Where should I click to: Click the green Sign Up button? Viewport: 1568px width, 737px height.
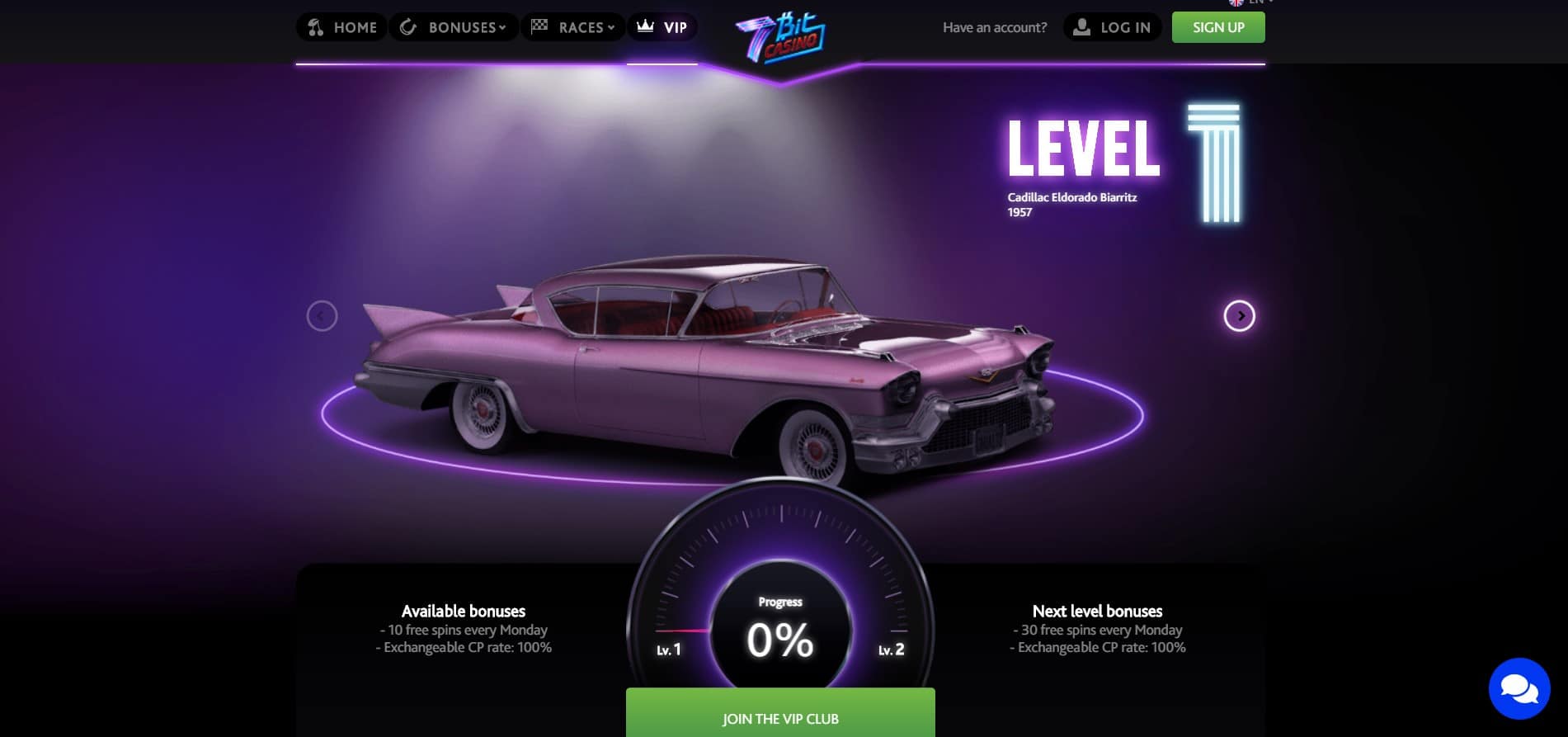coord(1217,27)
